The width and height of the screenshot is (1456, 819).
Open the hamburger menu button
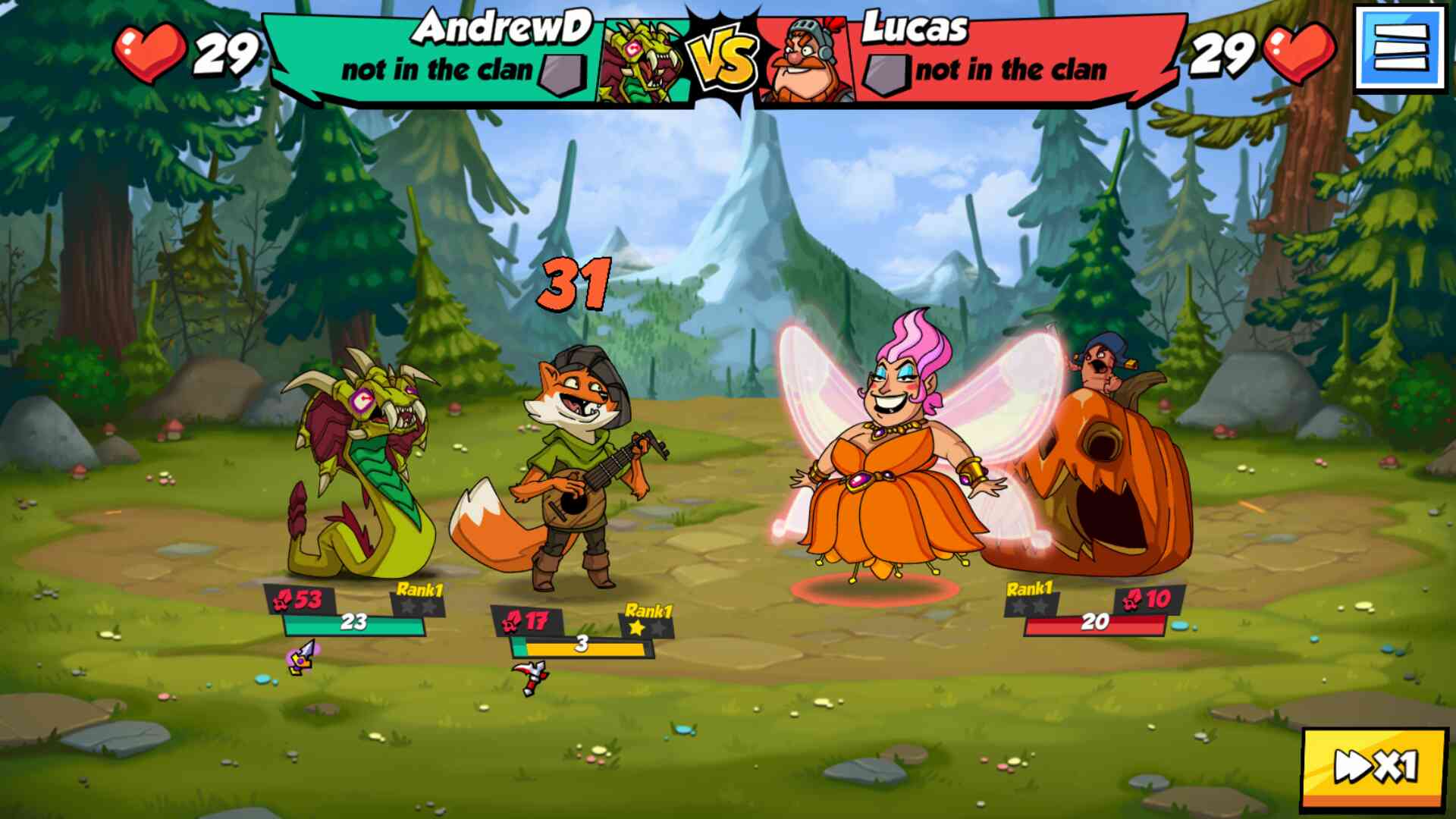coord(1400,49)
